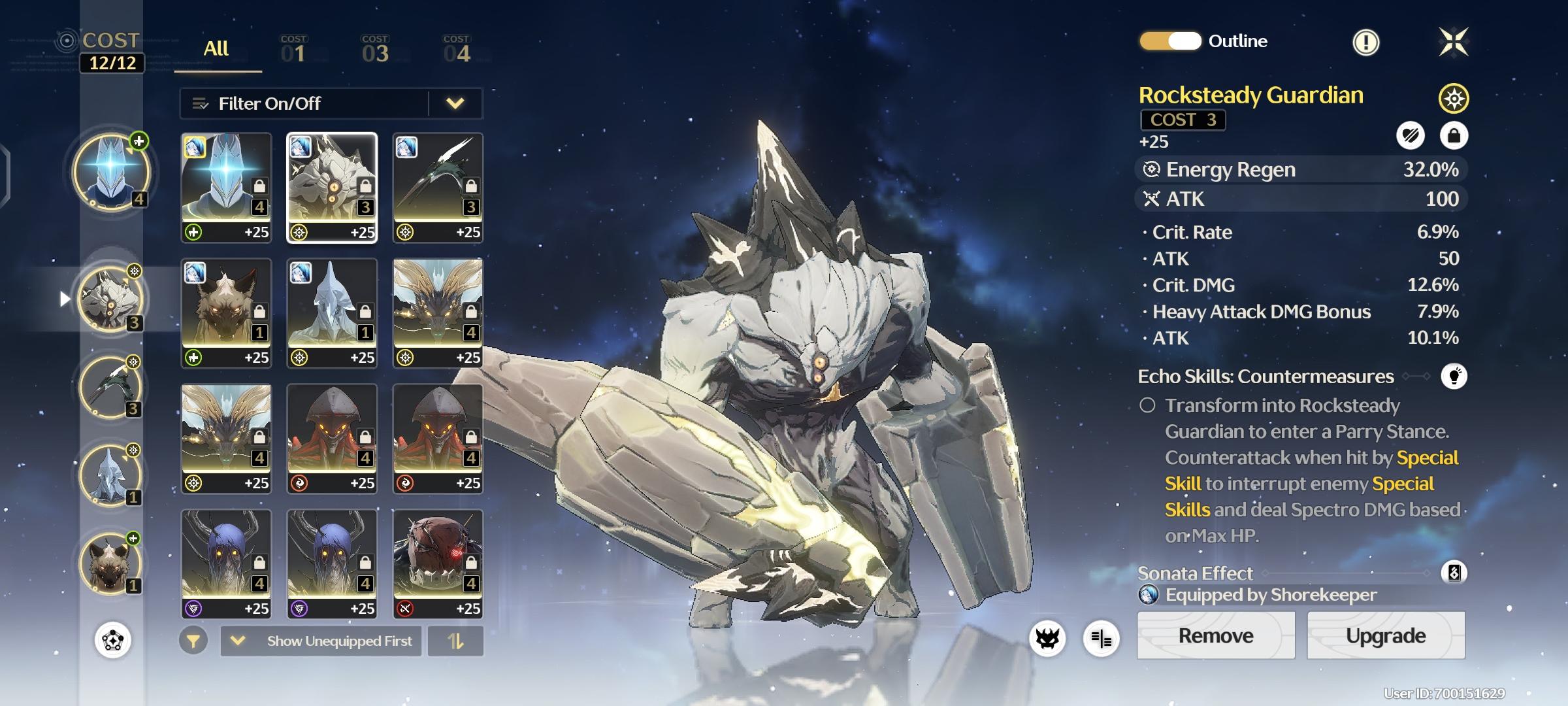Select the red-eyed helmet cost 4 echo
1568x706 pixels.
[x=438, y=563]
